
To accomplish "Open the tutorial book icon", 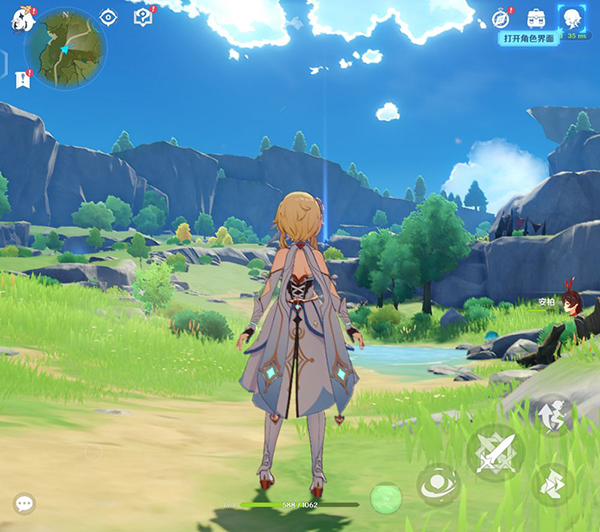I will [143, 17].
